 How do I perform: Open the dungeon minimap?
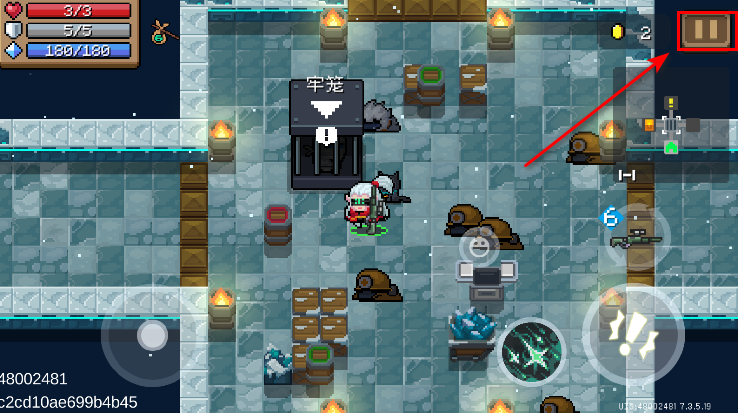[x=670, y=127]
